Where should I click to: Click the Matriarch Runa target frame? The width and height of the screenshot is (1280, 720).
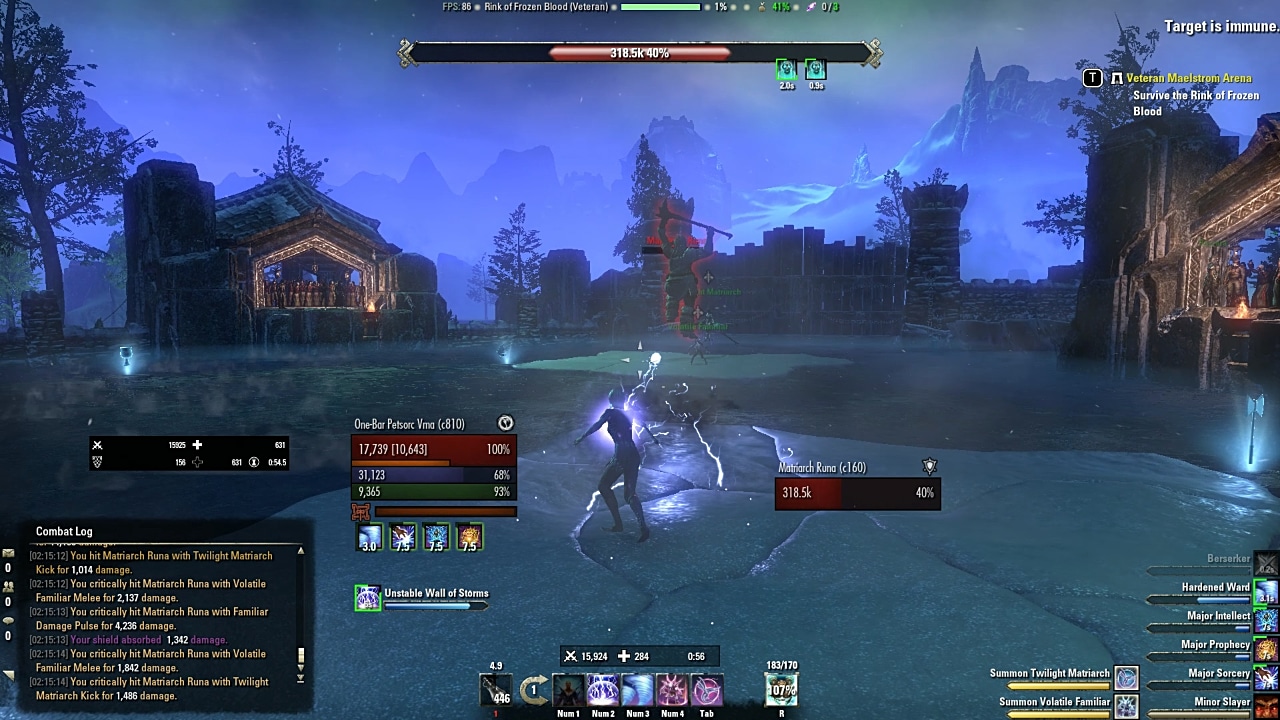coord(857,492)
